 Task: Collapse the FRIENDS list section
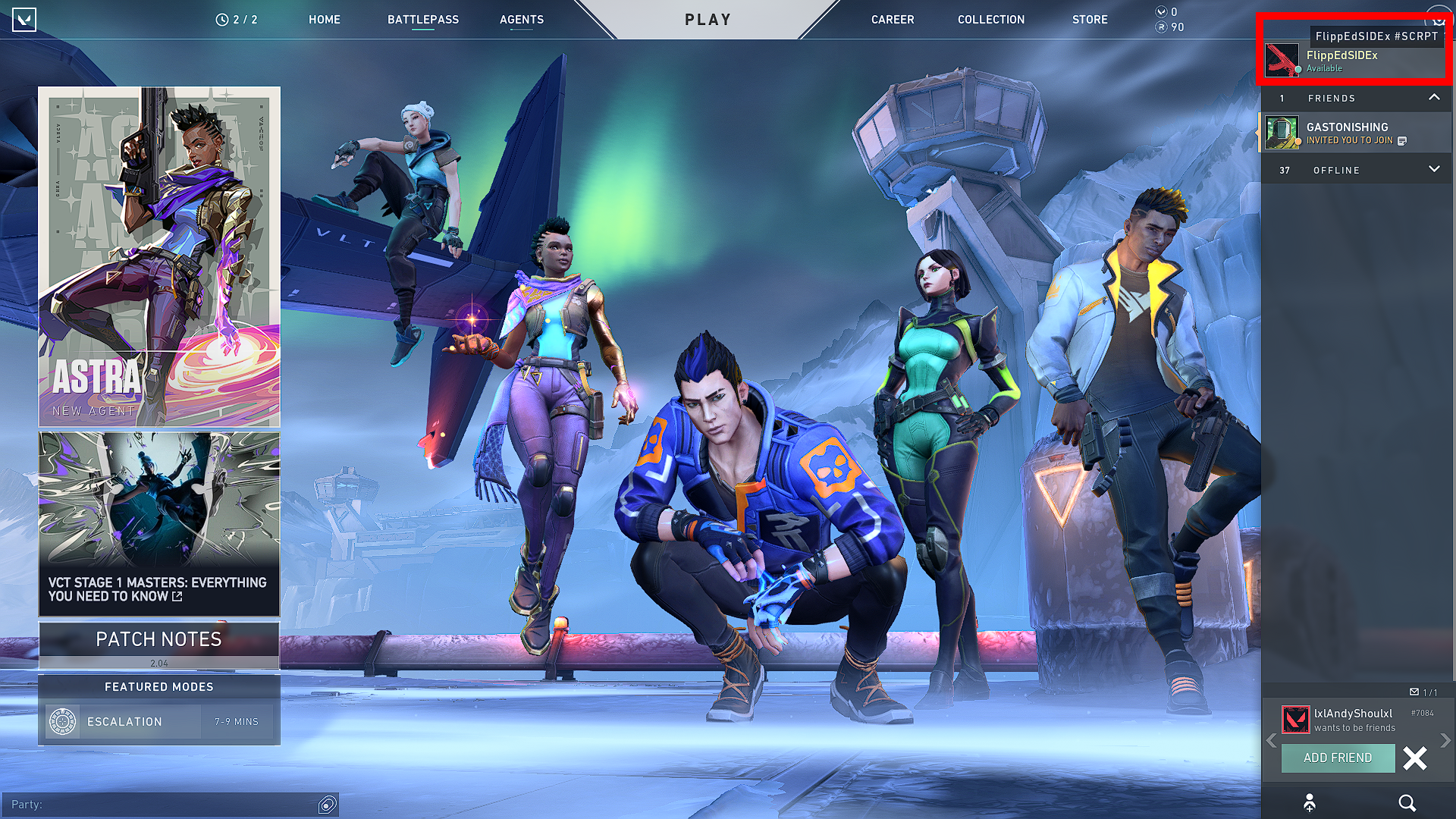[1433, 98]
